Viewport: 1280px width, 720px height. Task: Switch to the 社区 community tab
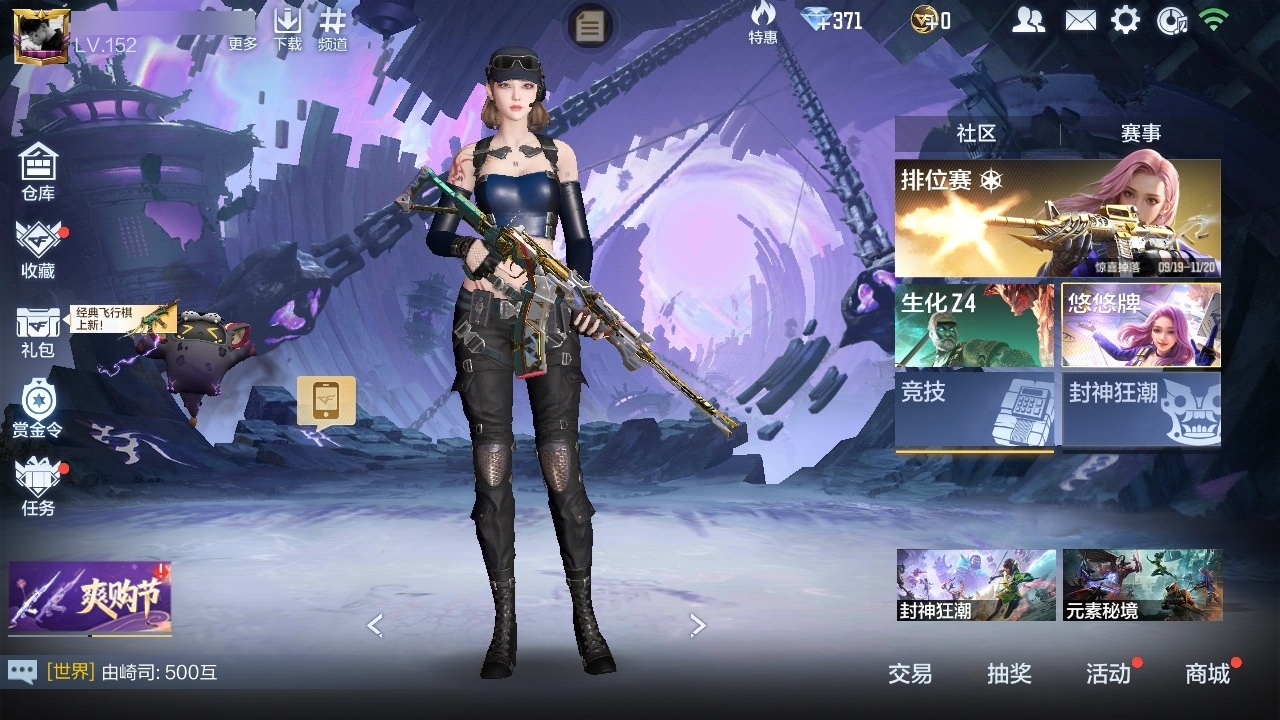coord(976,133)
